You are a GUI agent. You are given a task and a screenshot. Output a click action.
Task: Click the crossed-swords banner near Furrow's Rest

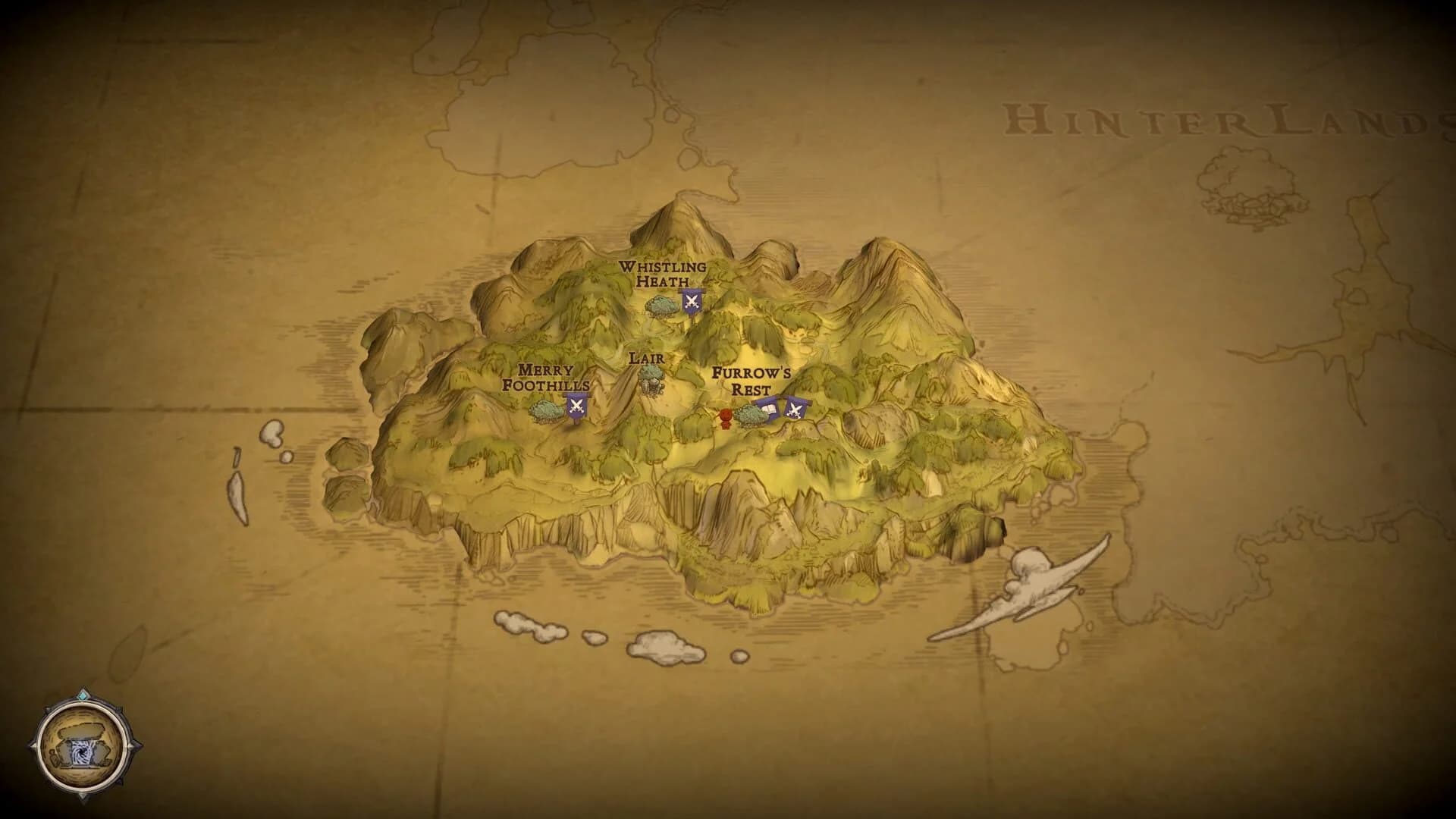coord(796,409)
